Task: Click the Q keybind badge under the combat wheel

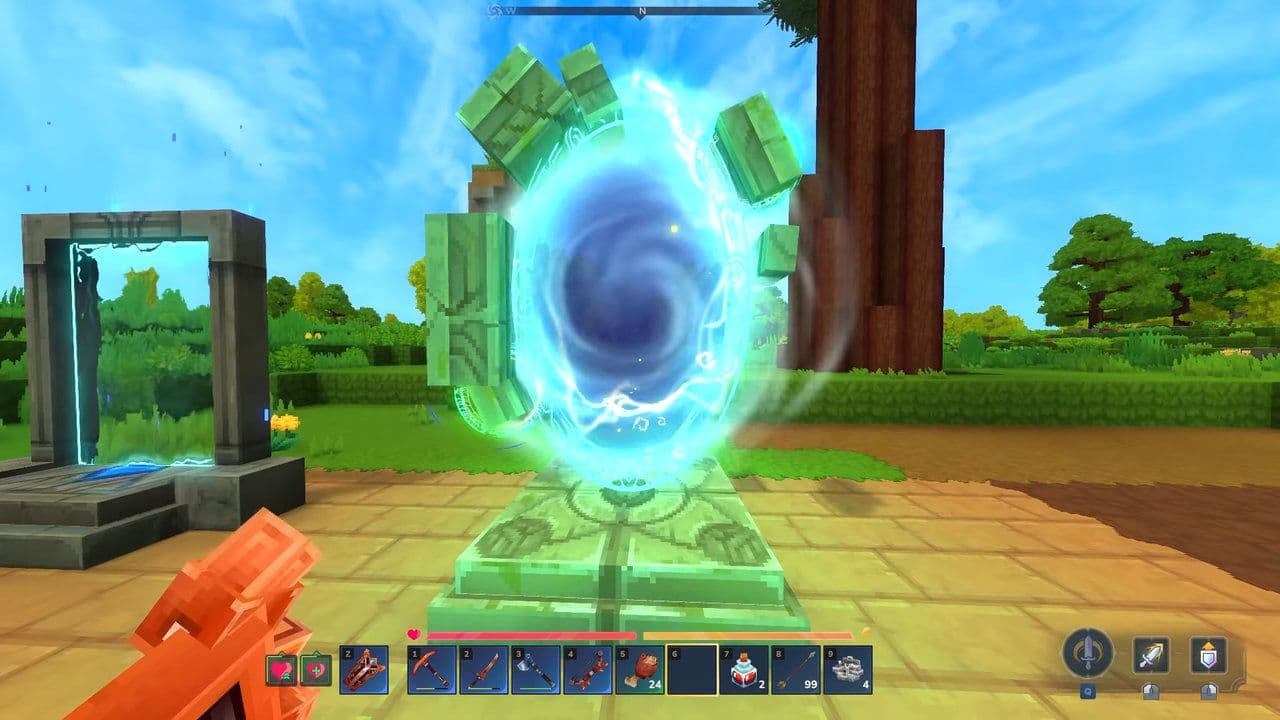Action: (x=1087, y=691)
